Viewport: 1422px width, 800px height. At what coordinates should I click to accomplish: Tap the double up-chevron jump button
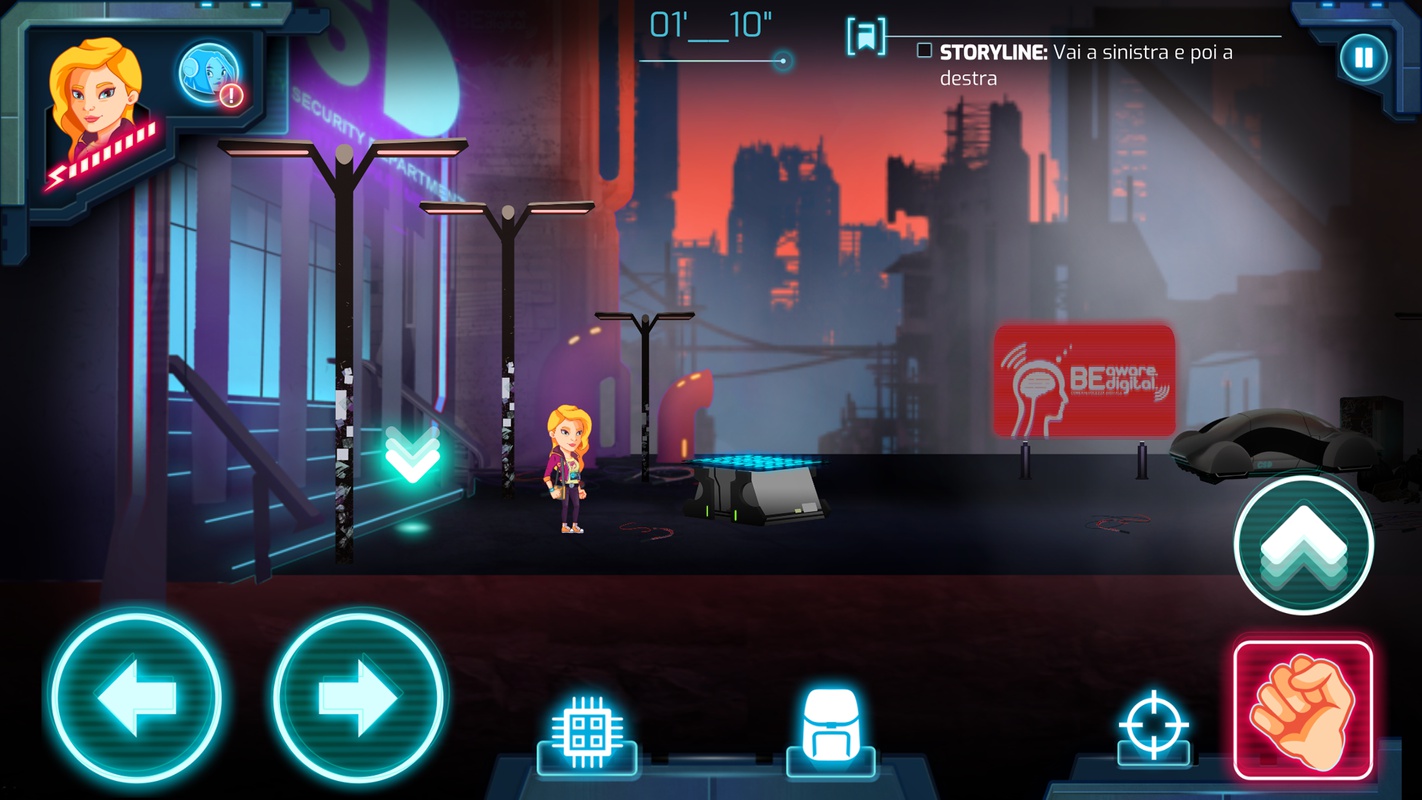pos(1303,545)
